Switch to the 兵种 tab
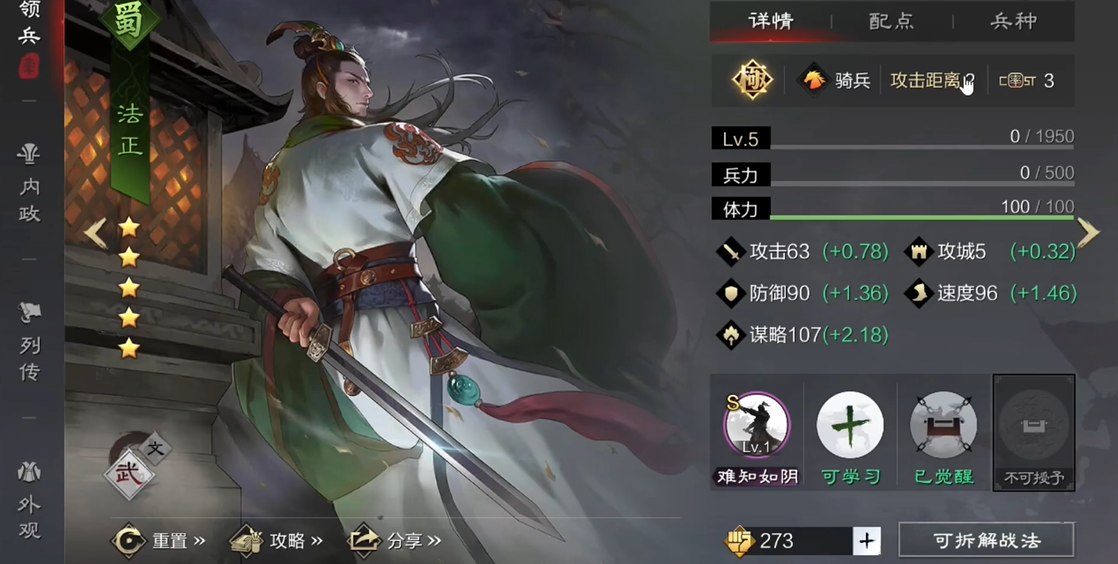This screenshot has width=1118, height=564. (x=1013, y=21)
